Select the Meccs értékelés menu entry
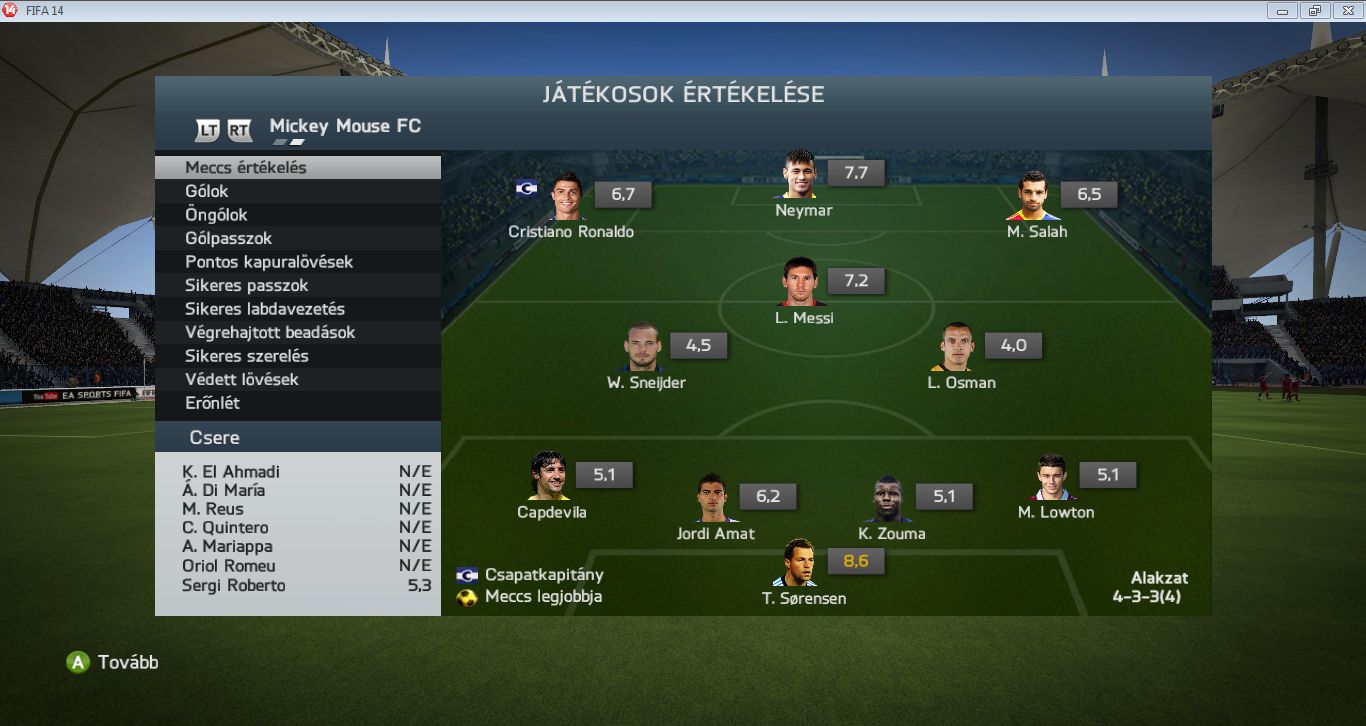This screenshot has height=726, width=1366. (x=246, y=168)
